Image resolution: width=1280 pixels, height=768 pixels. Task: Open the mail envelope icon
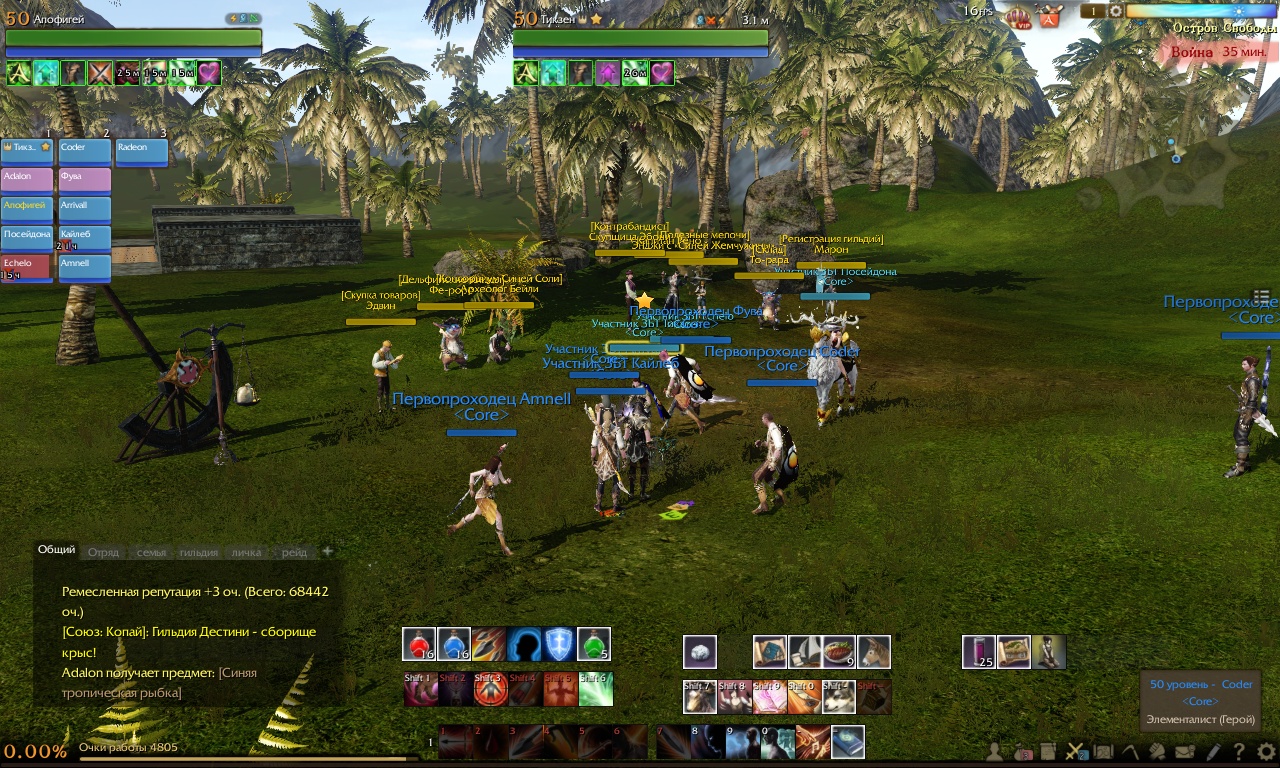pyautogui.click(x=1185, y=751)
